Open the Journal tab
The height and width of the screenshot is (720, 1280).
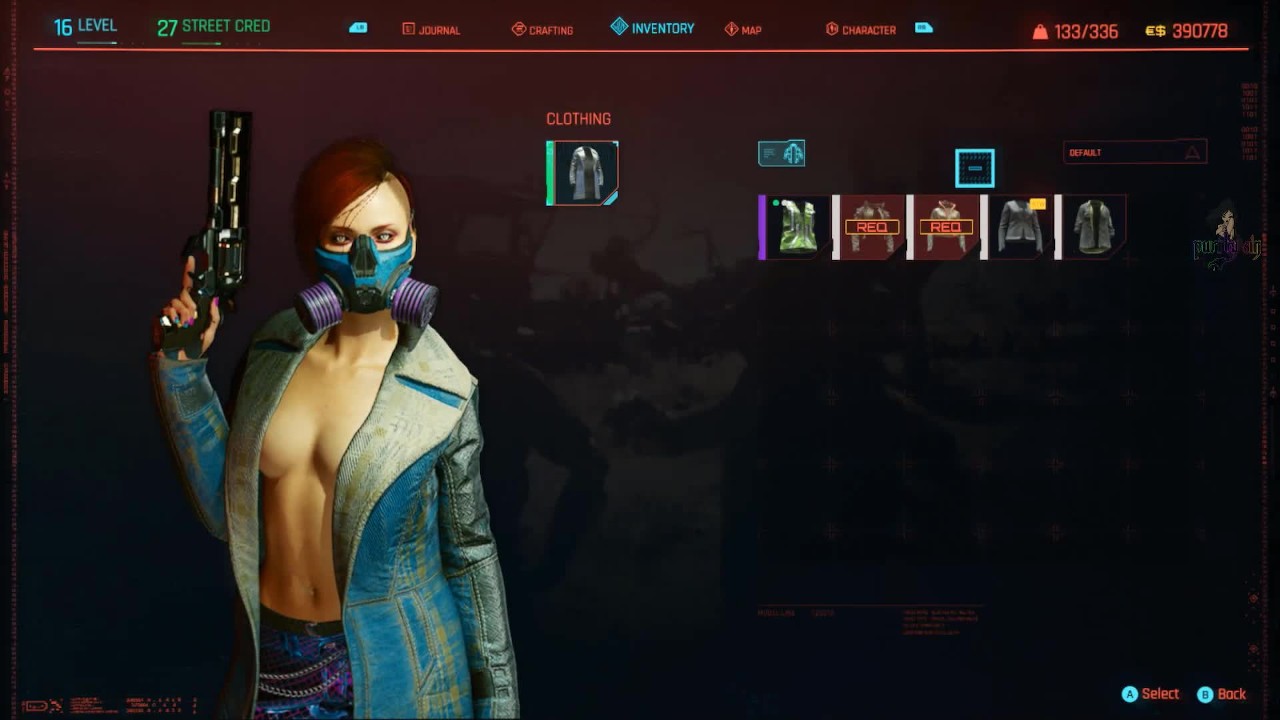pos(431,30)
